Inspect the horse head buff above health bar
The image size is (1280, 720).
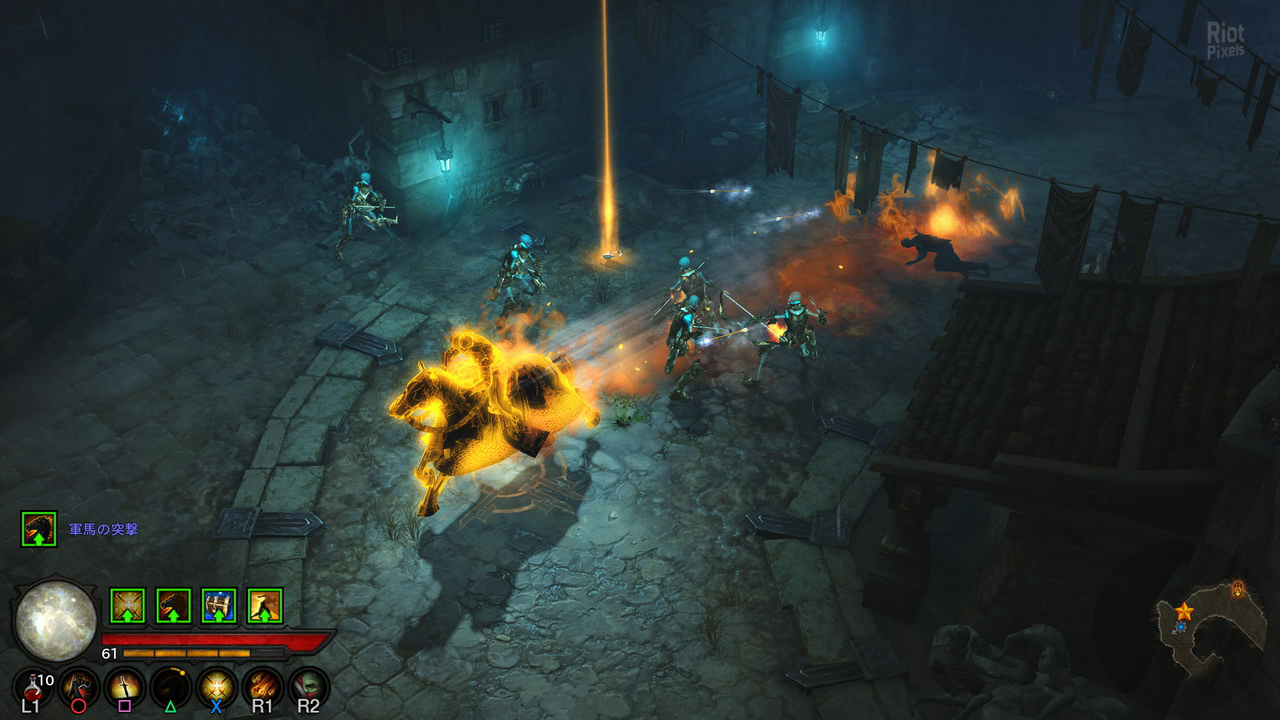[173, 605]
